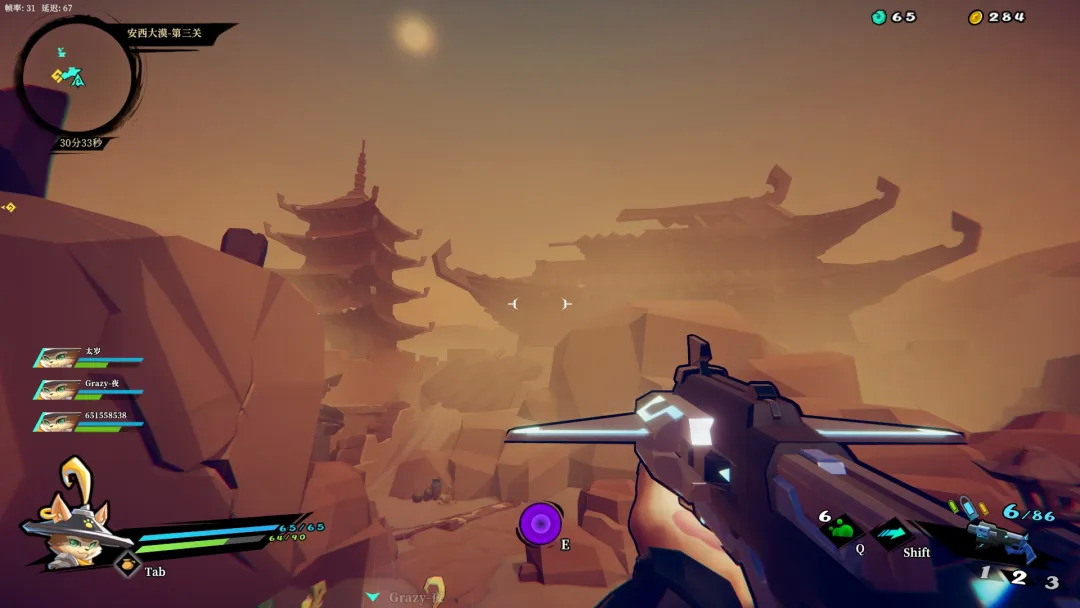Select weapon slot 2
Image resolution: width=1080 pixels, height=608 pixels.
(1019, 577)
